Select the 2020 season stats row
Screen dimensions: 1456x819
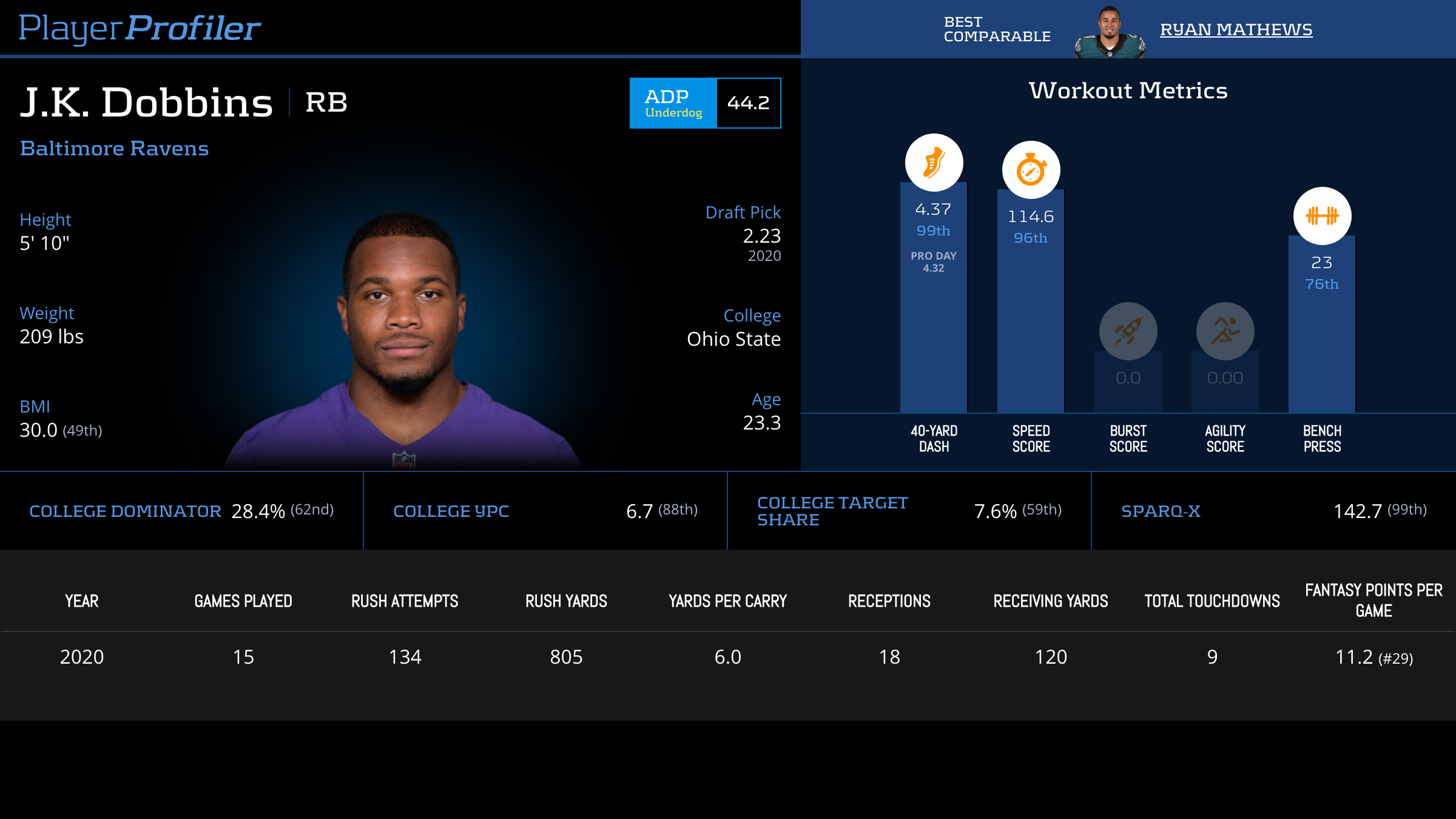[728, 657]
